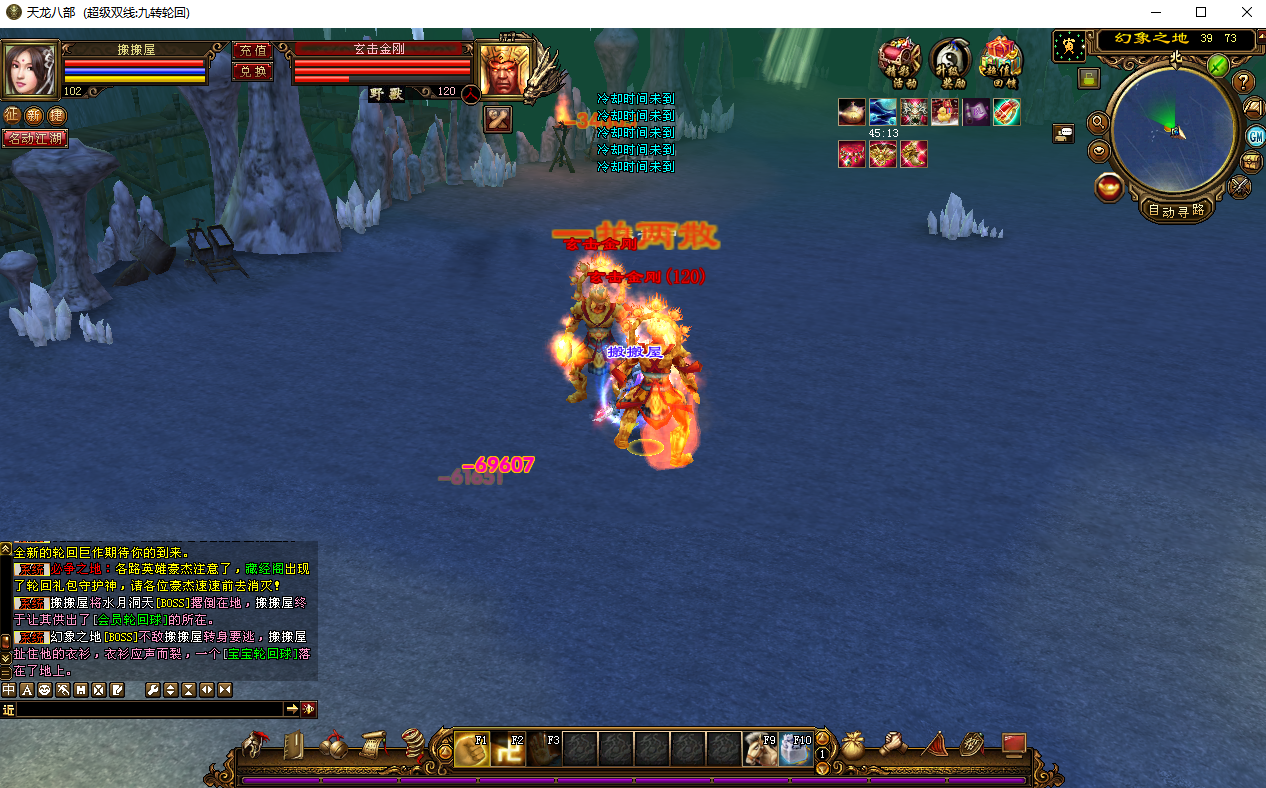Click the 玄击金刚 boss target portrait
The width and height of the screenshot is (1266, 788).
pos(503,70)
